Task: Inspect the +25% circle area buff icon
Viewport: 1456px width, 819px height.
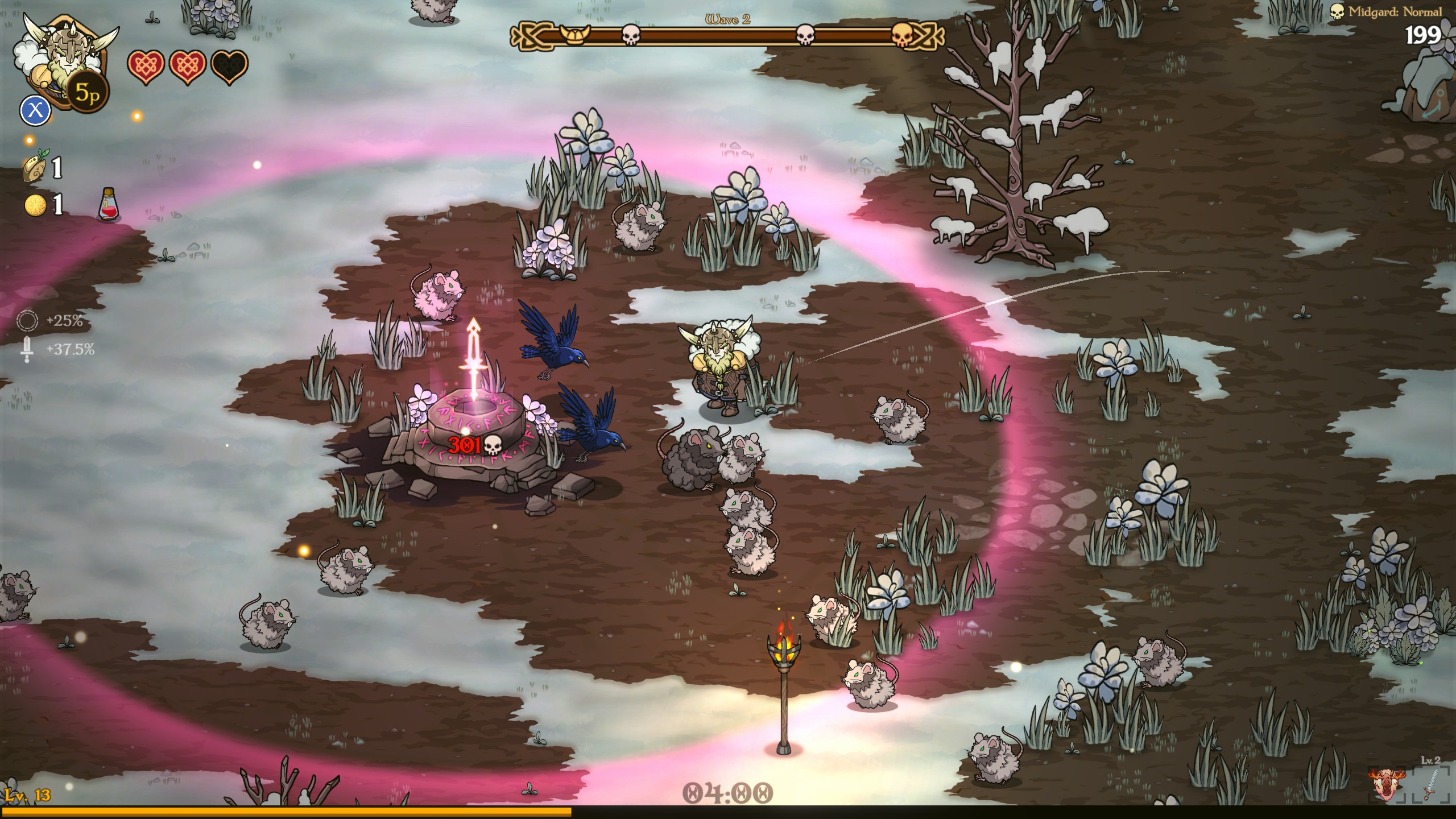Action: click(x=27, y=321)
